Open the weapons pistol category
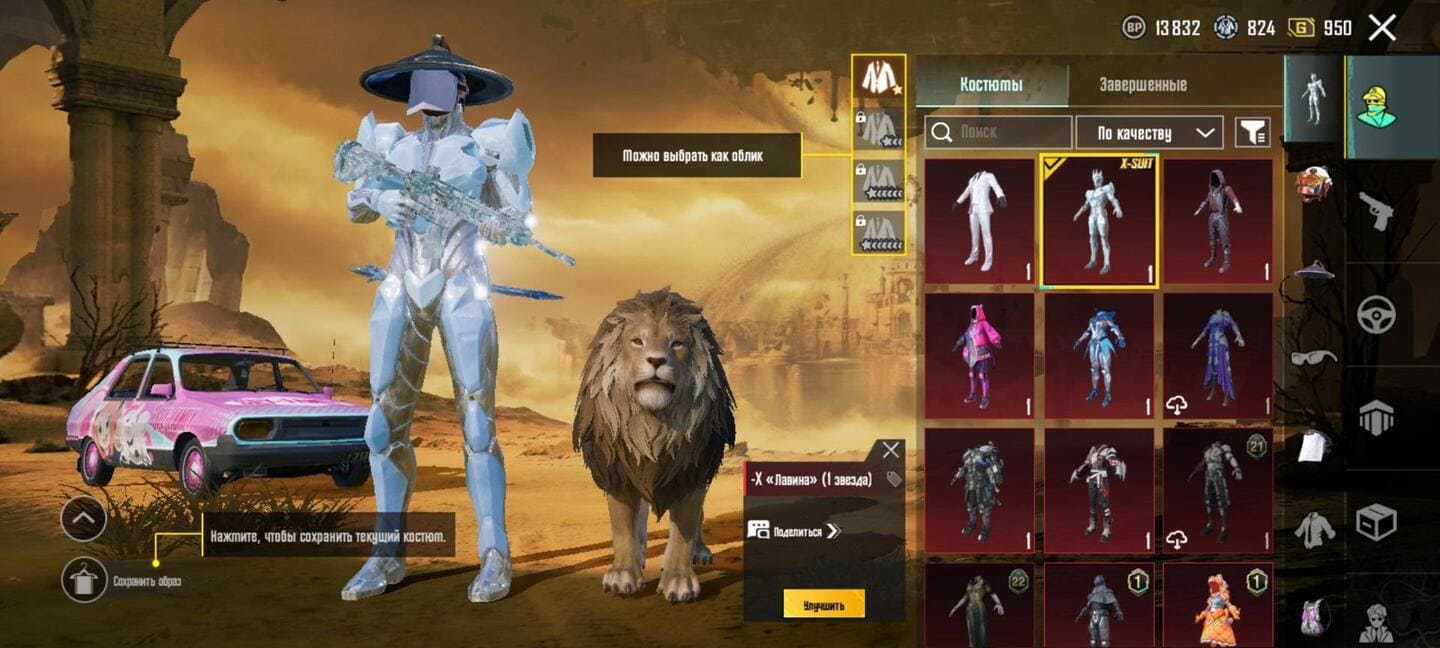The width and height of the screenshot is (1440, 648). coord(1376,210)
